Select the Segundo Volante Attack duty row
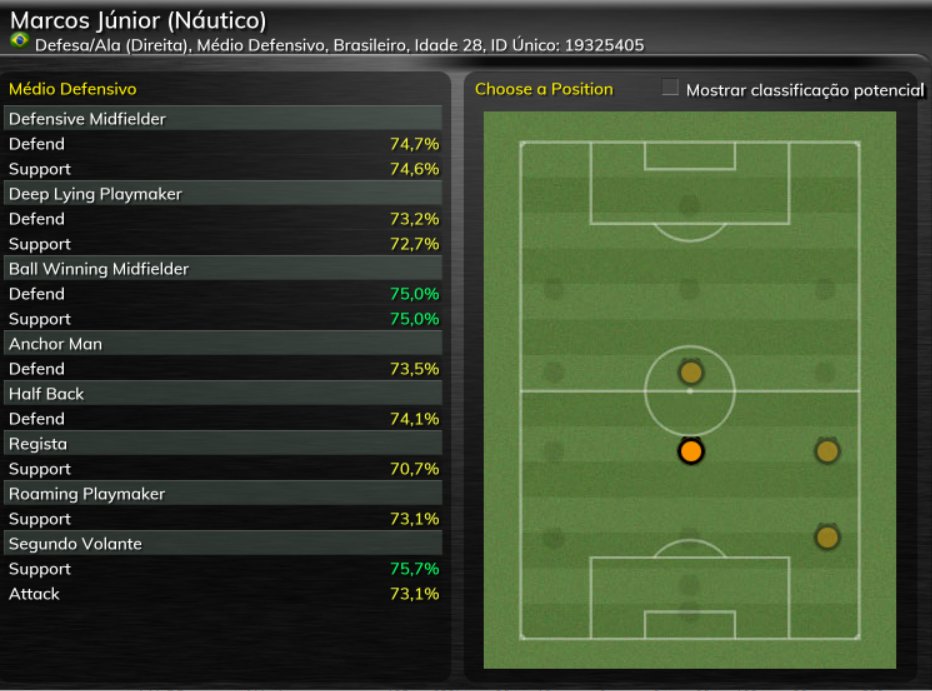This screenshot has height=691, width=932. click(x=224, y=594)
